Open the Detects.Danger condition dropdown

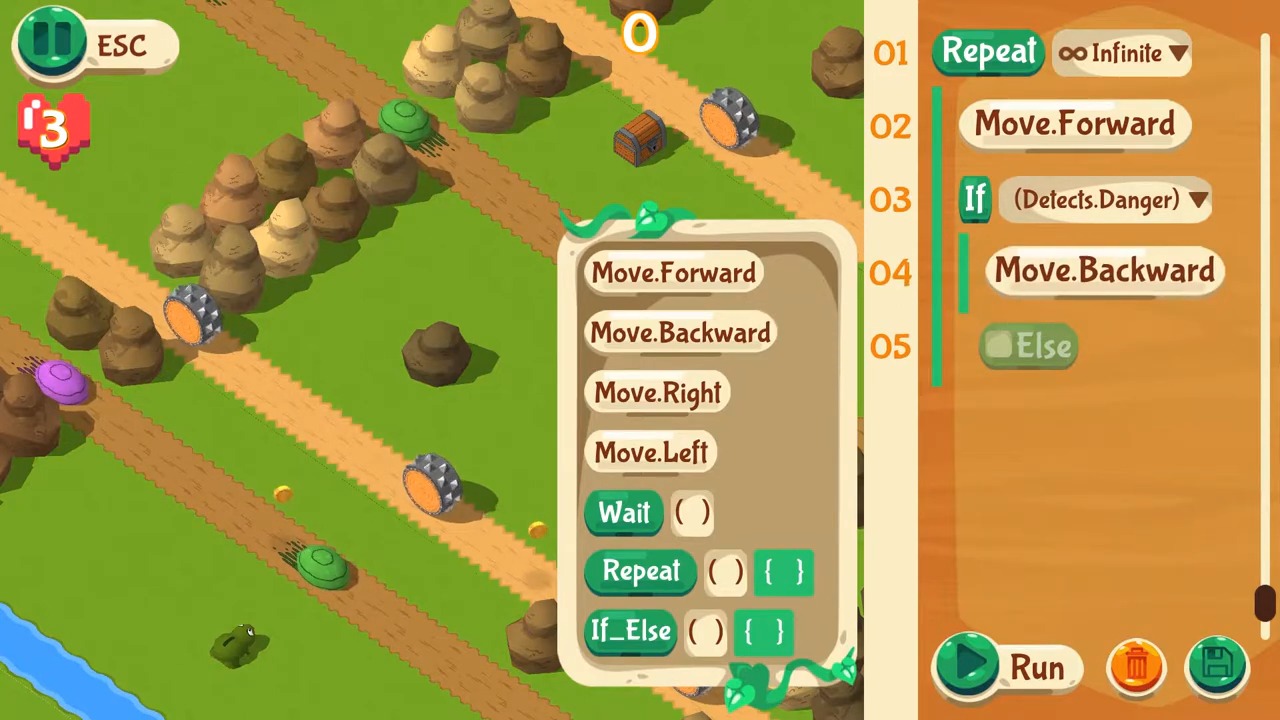pyautogui.click(x=1109, y=200)
